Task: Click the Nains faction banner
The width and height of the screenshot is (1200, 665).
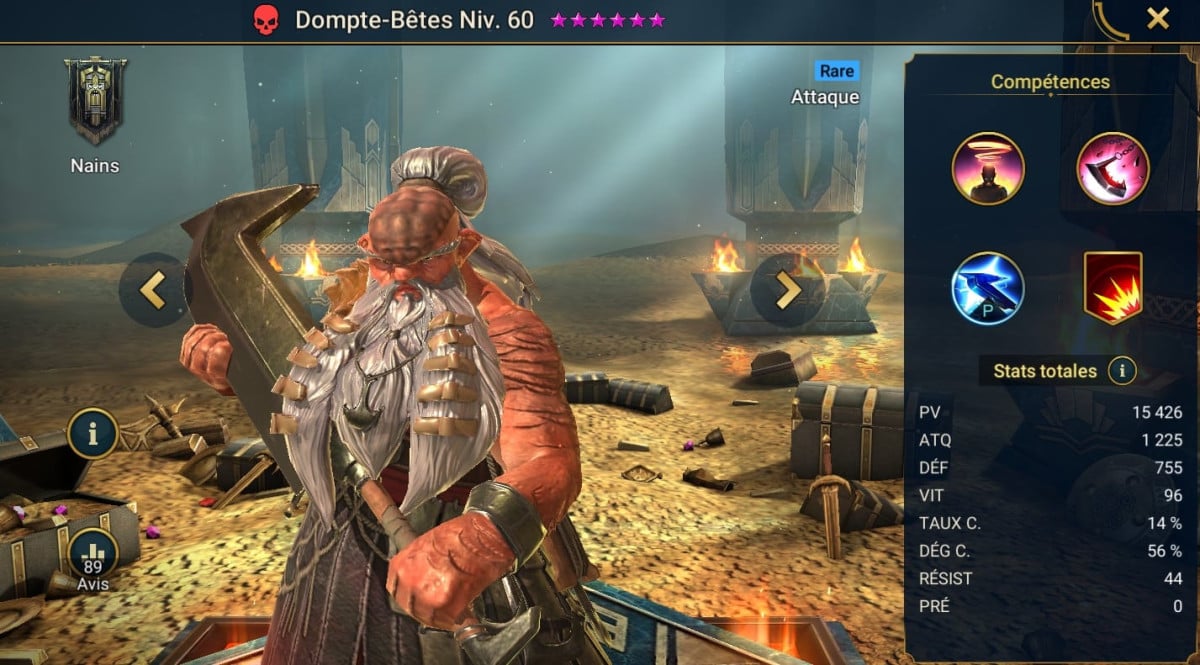Action: [95, 100]
